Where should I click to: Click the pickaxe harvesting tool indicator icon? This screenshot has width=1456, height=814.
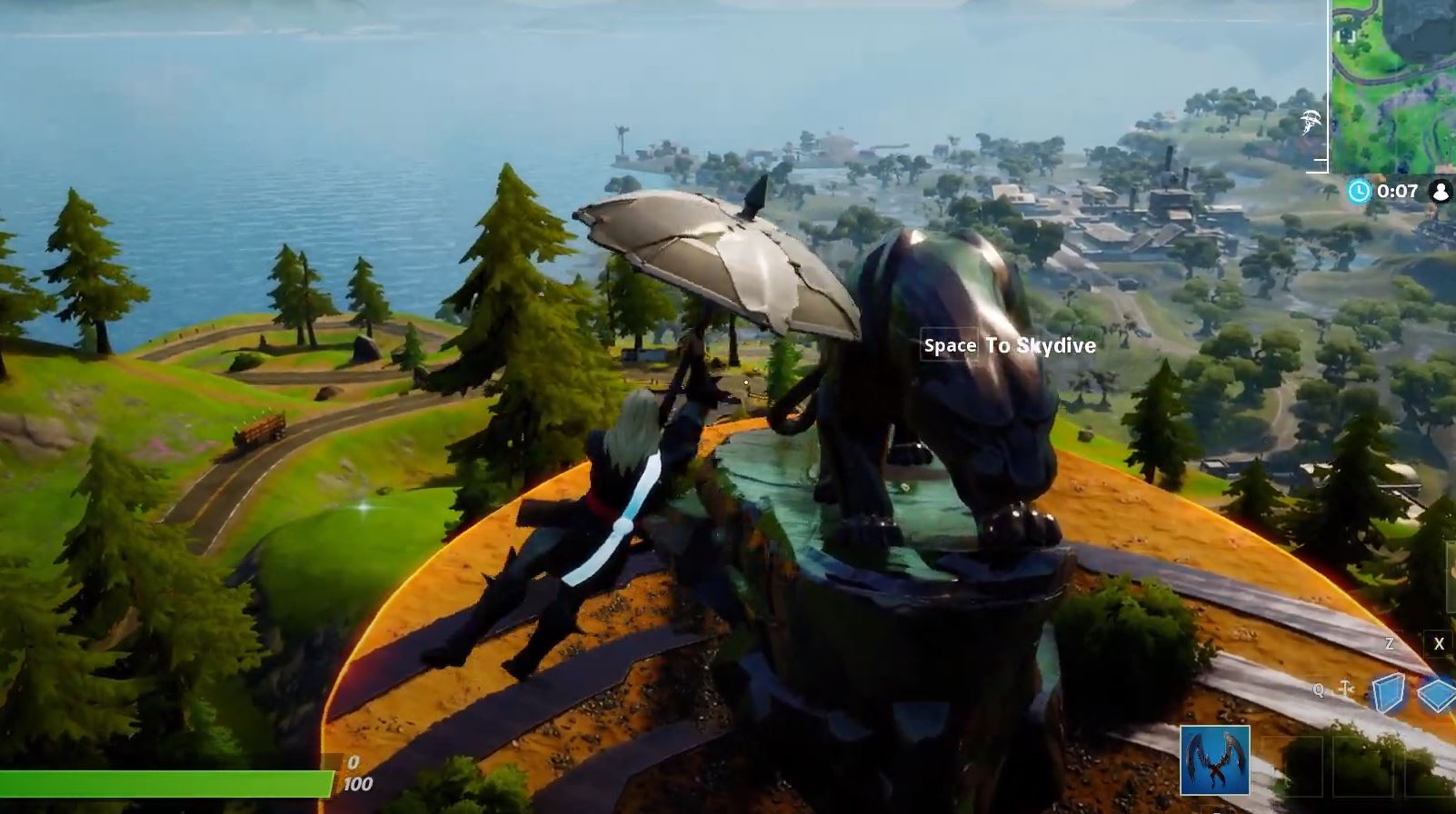click(x=1346, y=689)
